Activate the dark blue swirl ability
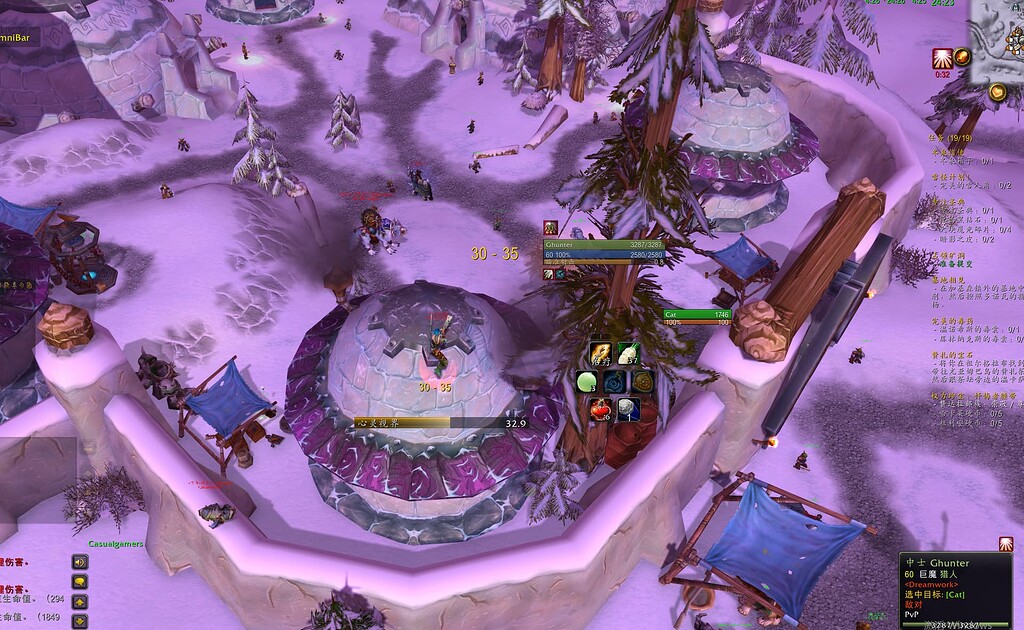This screenshot has width=1024, height=630. coord(615,382)
